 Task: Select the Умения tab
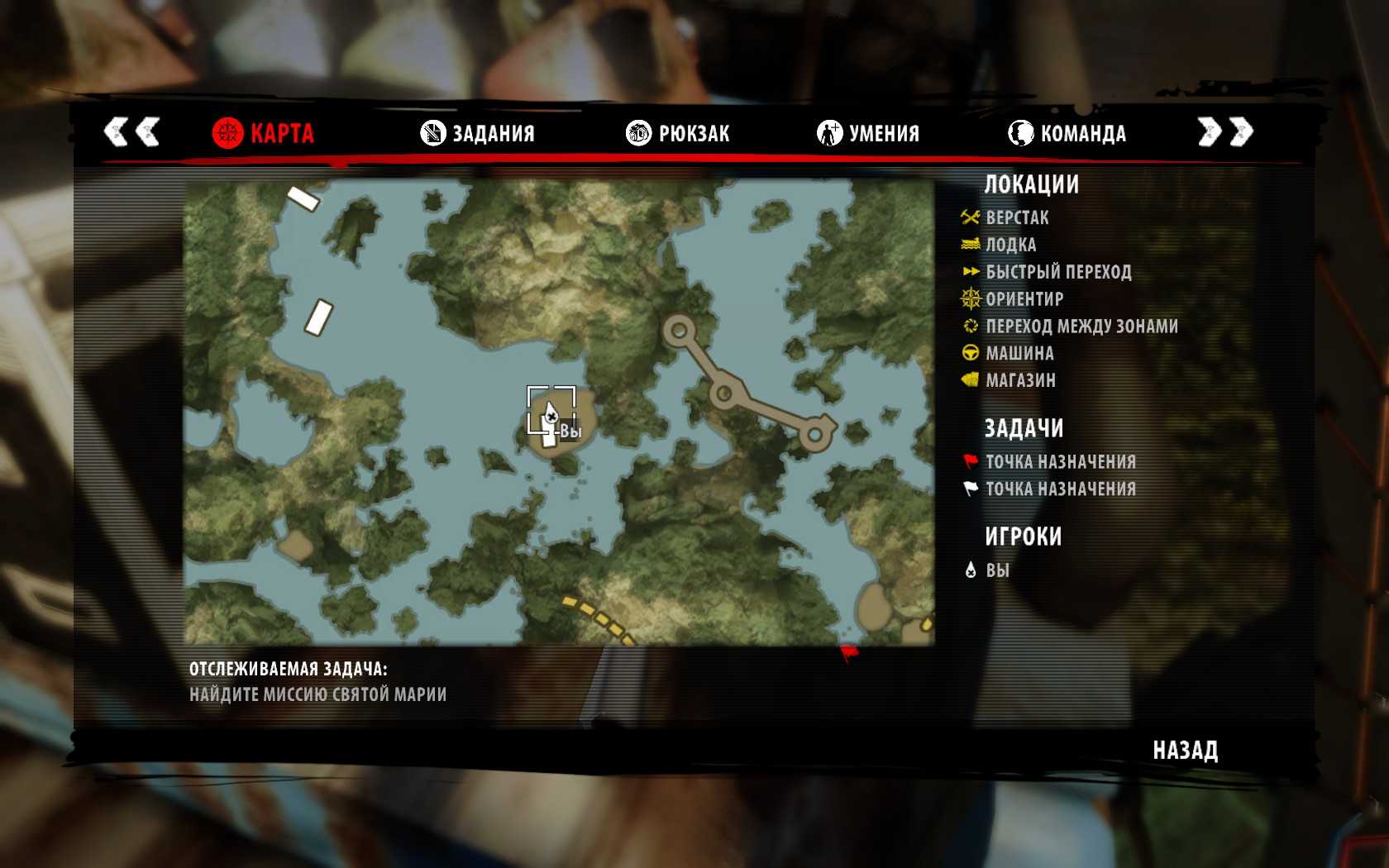868,133
